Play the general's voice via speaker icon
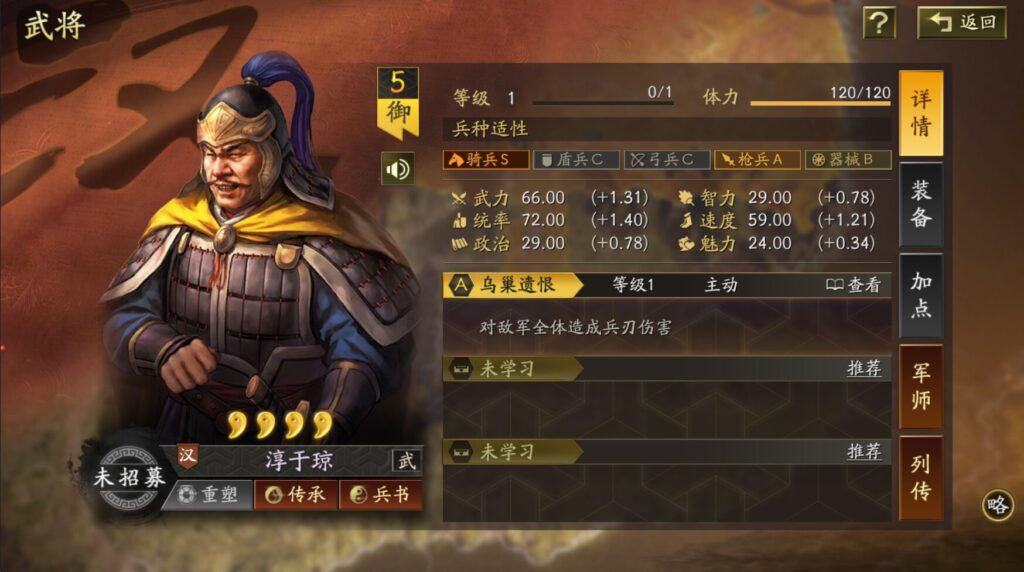Screen dimensions: 1024x572 (x=398, y=168)
